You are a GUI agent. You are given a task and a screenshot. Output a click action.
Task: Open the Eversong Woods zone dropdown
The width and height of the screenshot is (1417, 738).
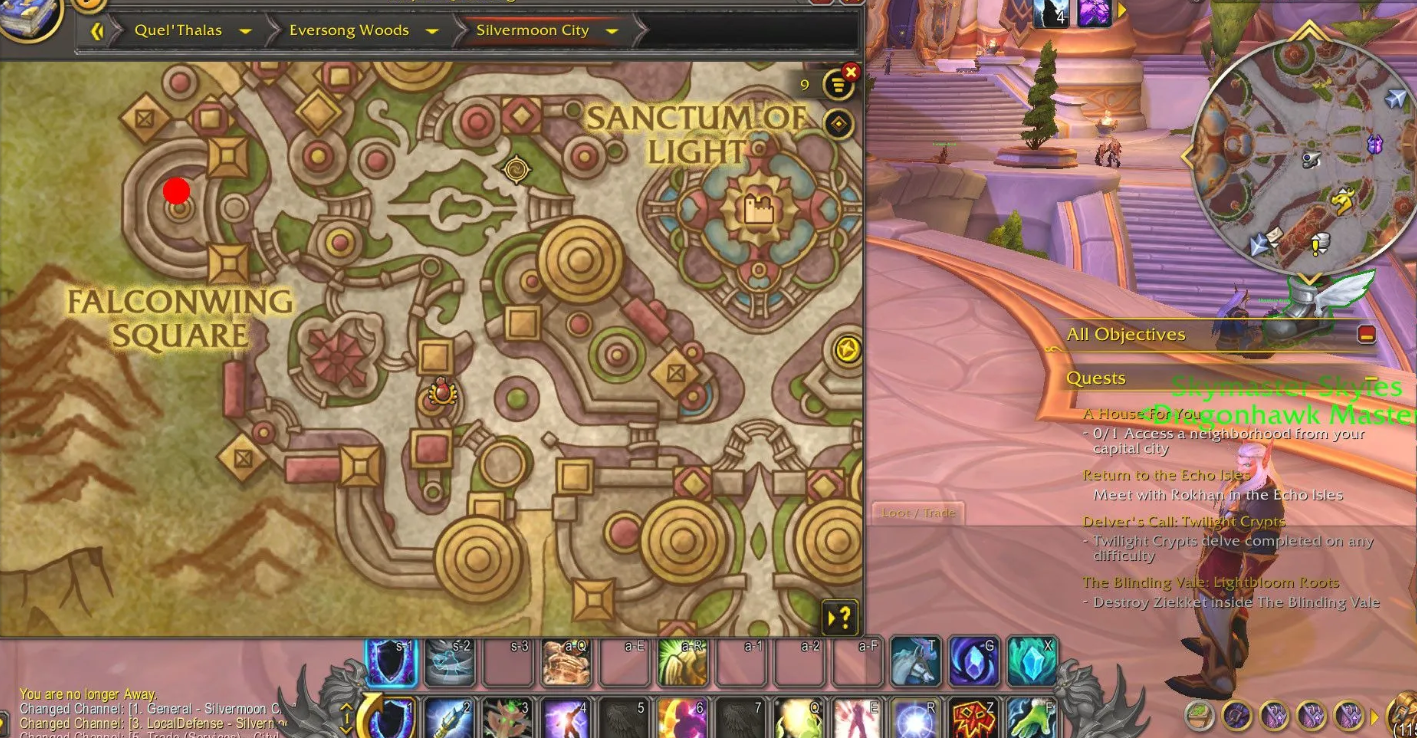[432, 31]
